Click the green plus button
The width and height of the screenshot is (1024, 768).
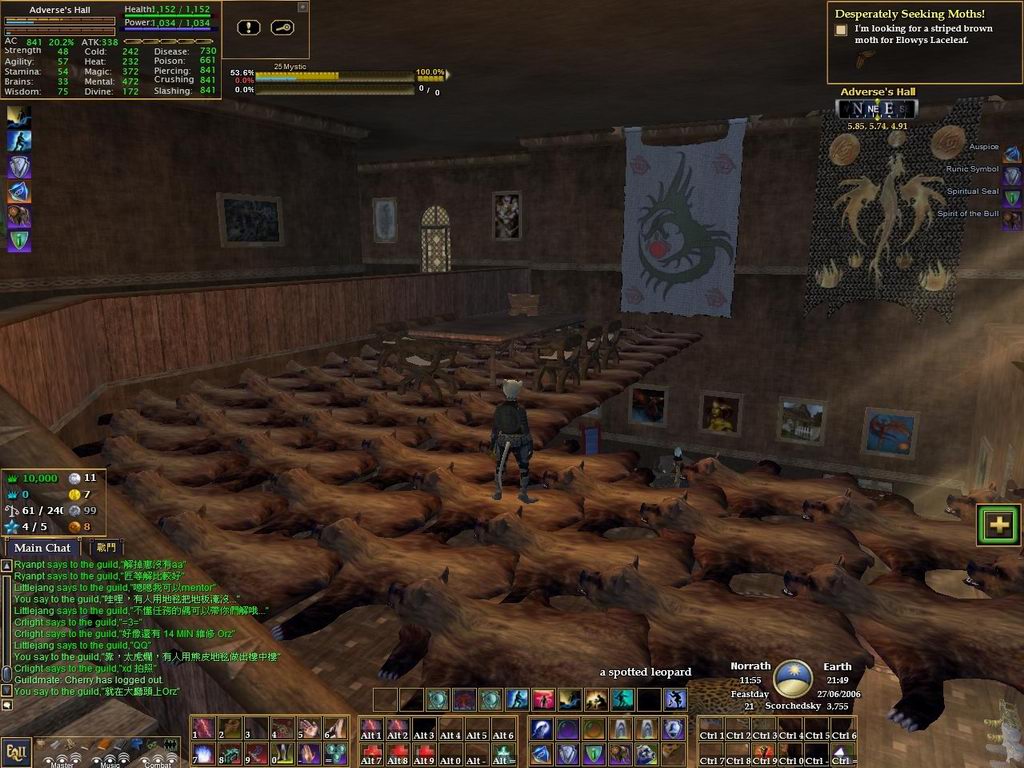coord(999,524)
